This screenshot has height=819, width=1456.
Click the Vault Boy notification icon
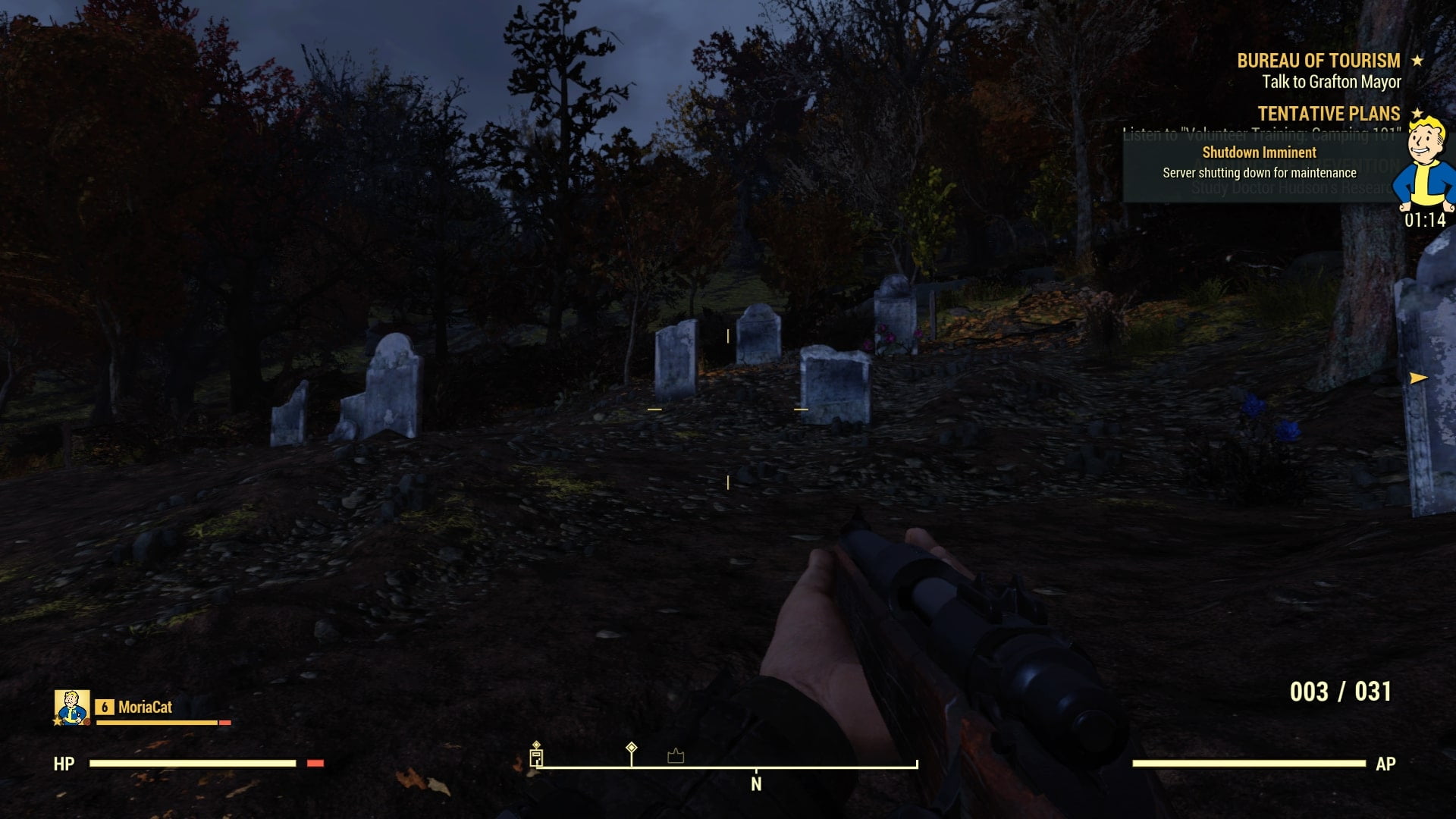[1426, 165]
